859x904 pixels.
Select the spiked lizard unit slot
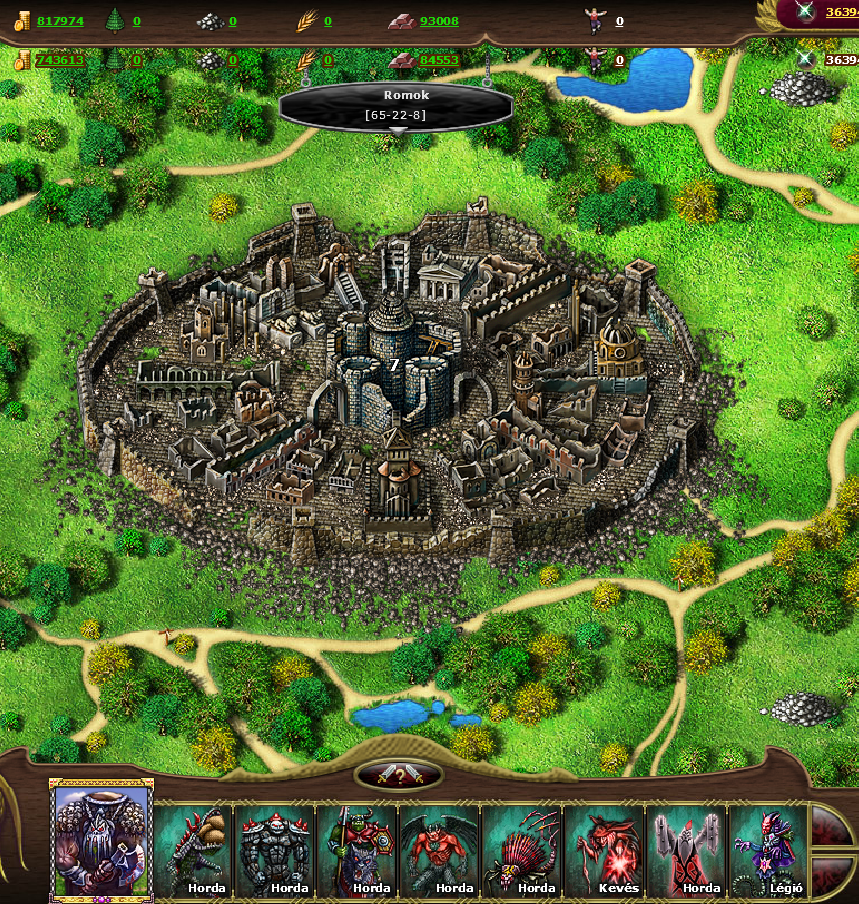pos(193,850)
